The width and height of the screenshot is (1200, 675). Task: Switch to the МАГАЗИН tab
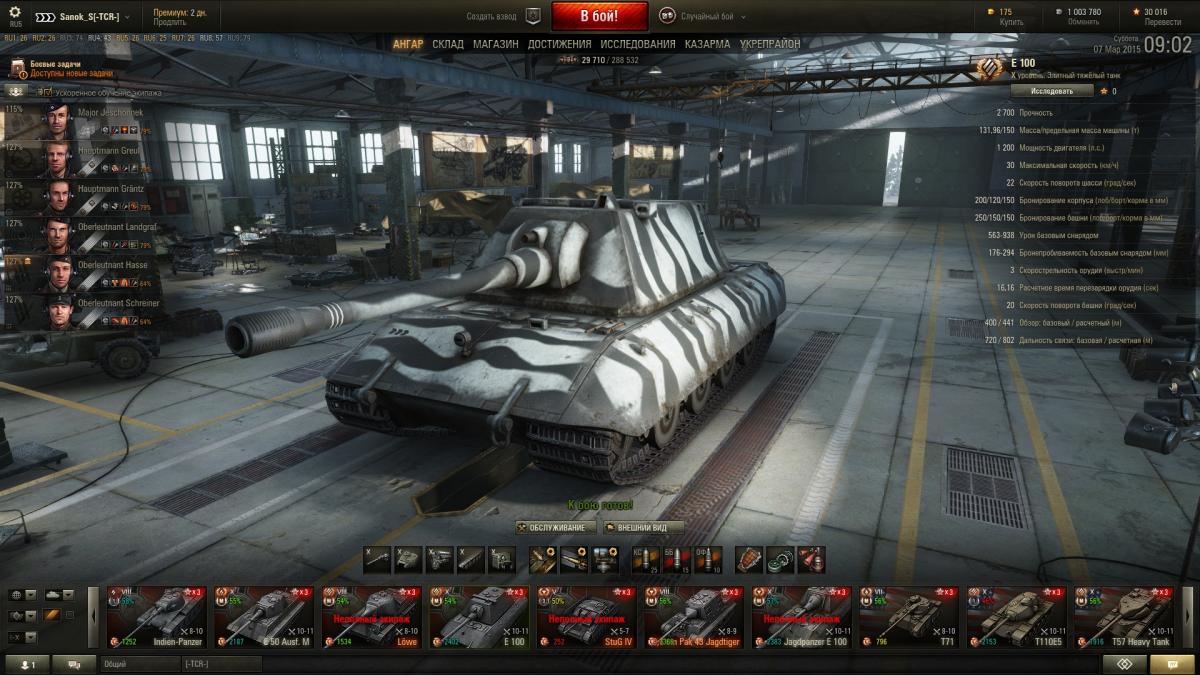point(495,44)
